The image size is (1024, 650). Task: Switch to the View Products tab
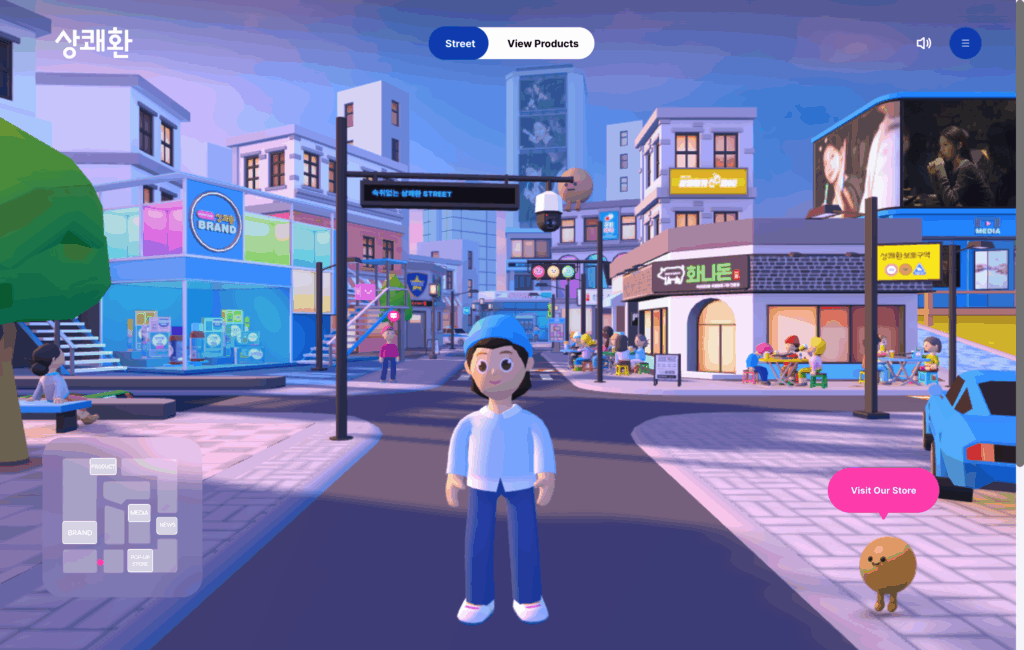point(542,43)
